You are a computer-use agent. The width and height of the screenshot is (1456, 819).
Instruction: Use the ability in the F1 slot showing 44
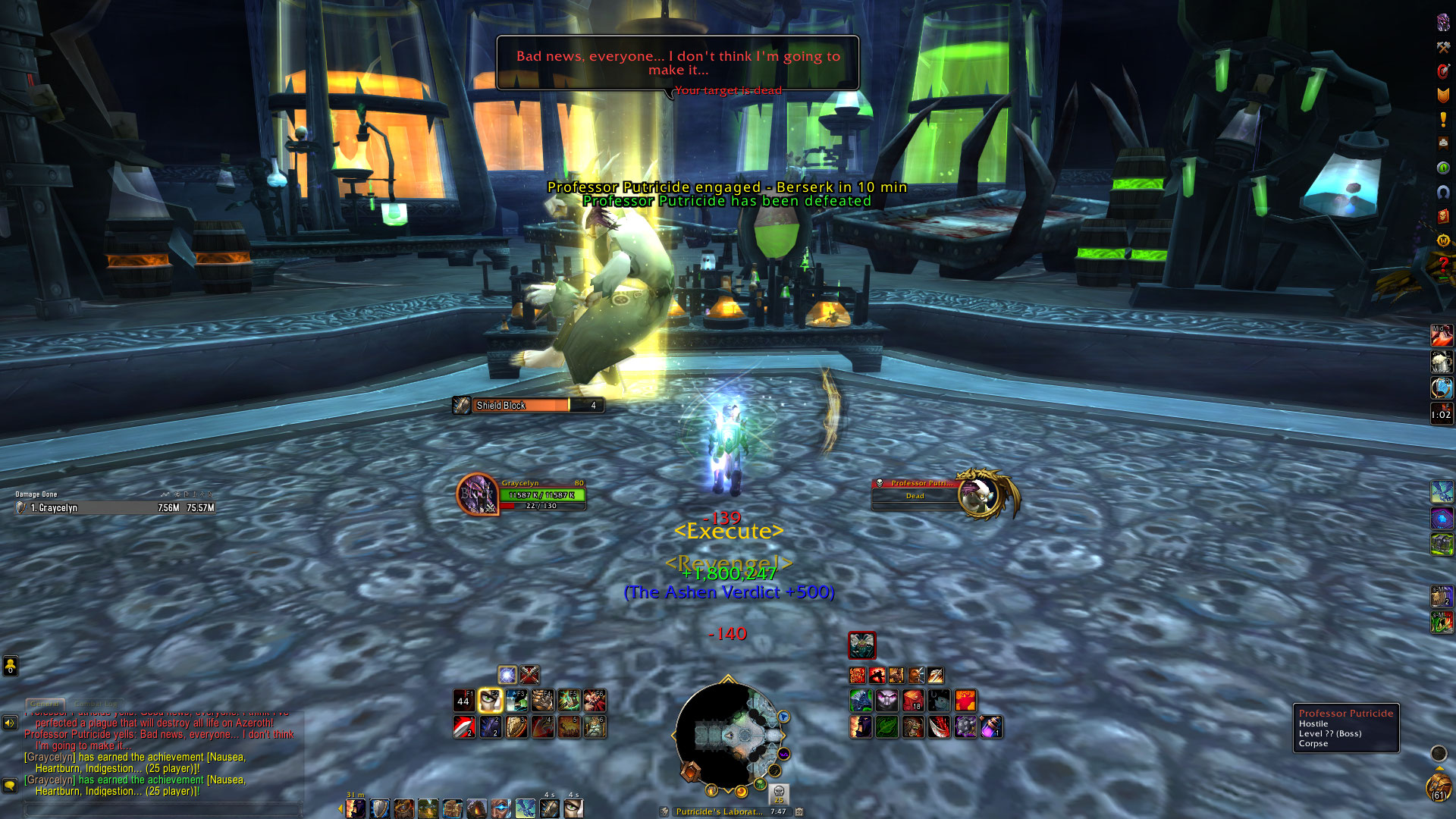click(x=463, y=701)
